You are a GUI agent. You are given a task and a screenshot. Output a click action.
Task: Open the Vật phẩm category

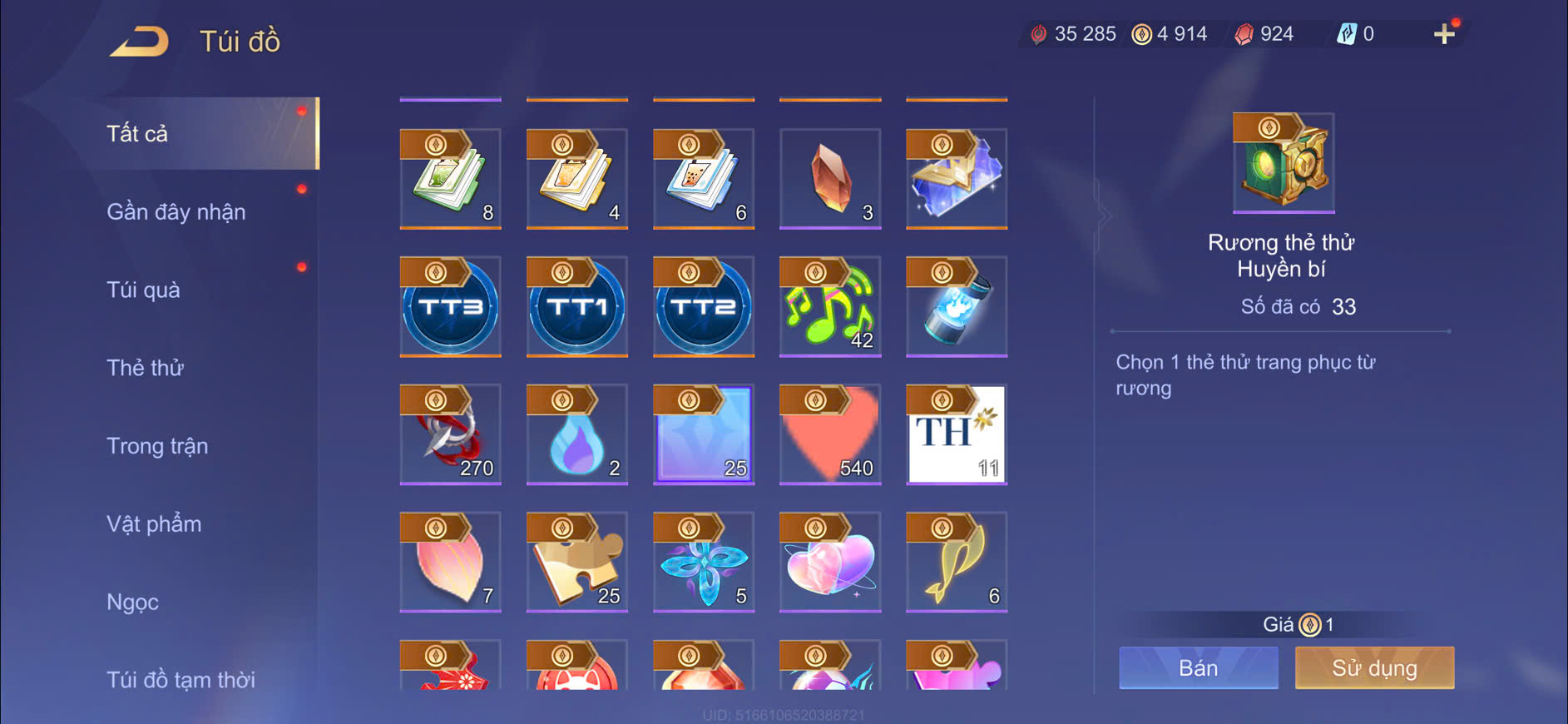click(154, 524)
